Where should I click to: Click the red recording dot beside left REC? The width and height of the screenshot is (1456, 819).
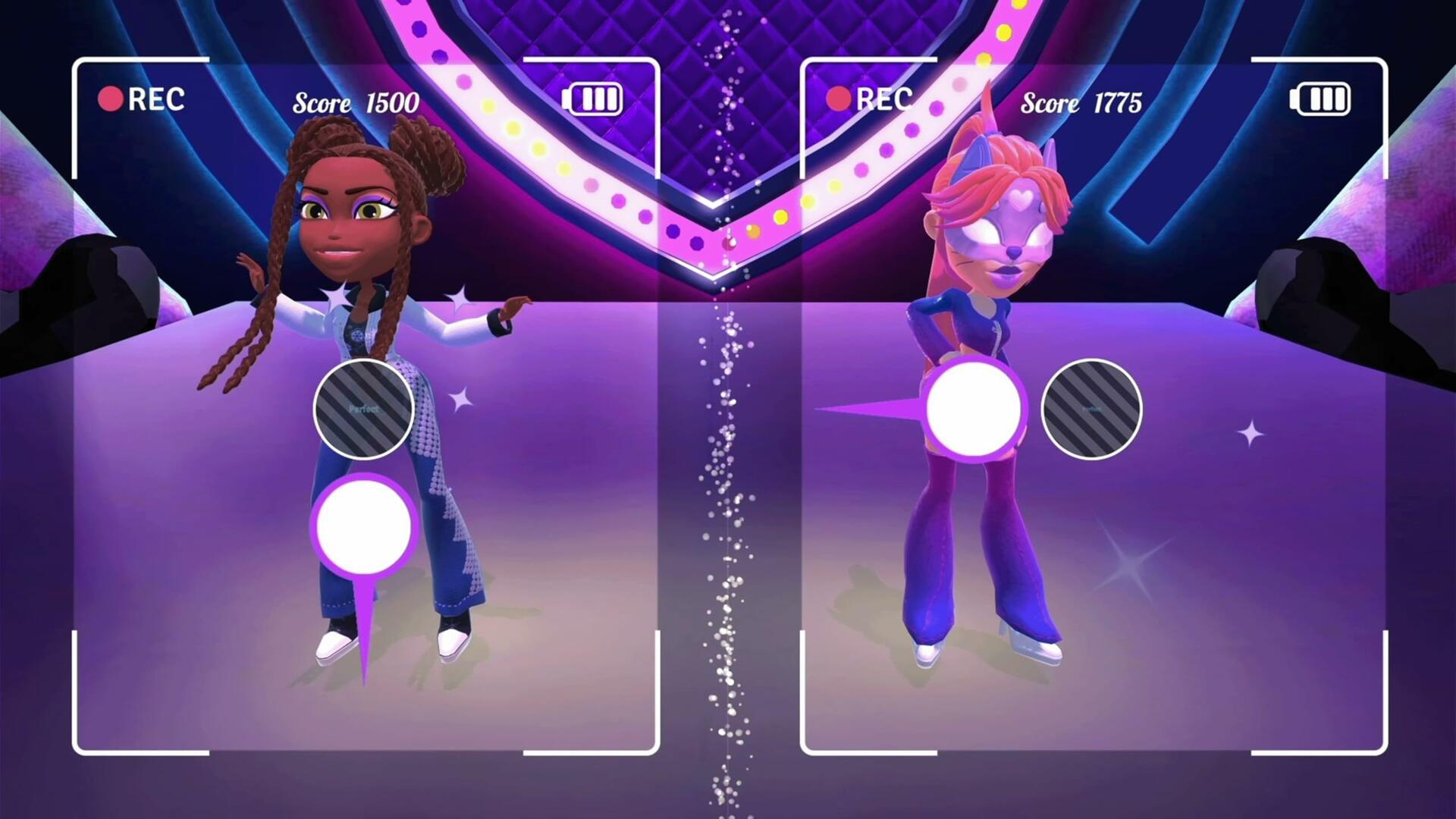[110, 98]
